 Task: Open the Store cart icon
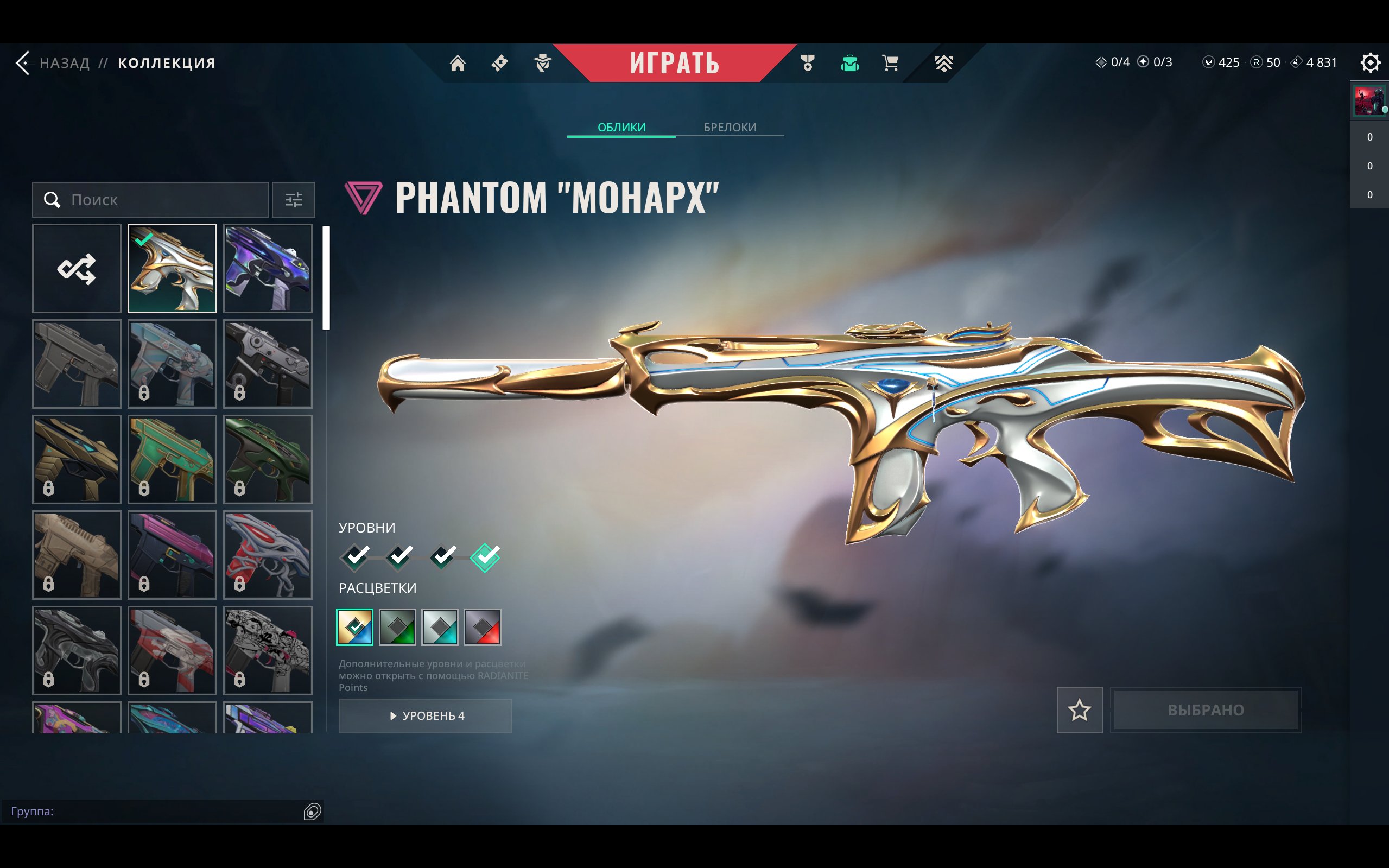[889, 63]
